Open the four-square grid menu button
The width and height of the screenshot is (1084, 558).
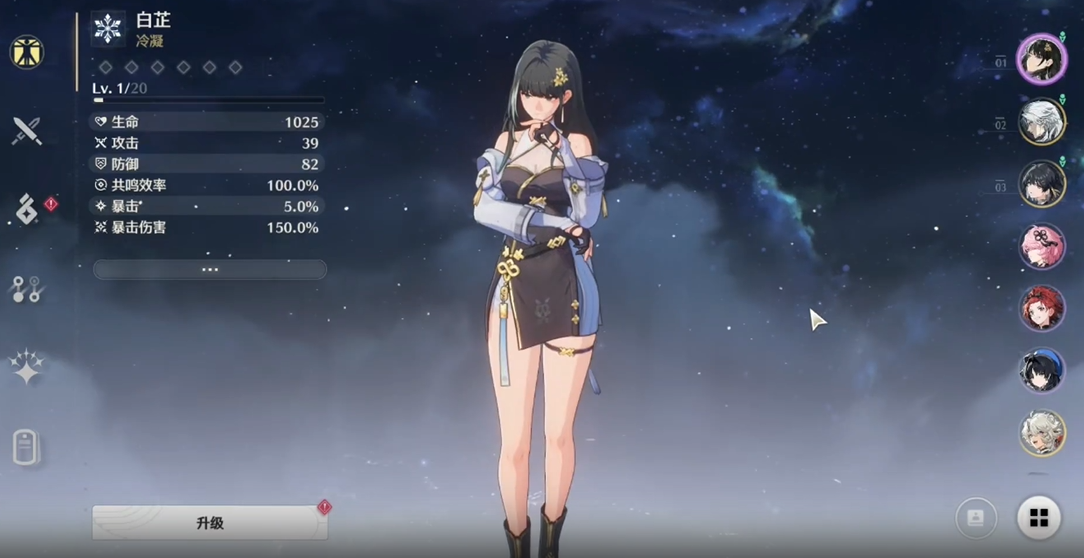(x=1039, y=518)
